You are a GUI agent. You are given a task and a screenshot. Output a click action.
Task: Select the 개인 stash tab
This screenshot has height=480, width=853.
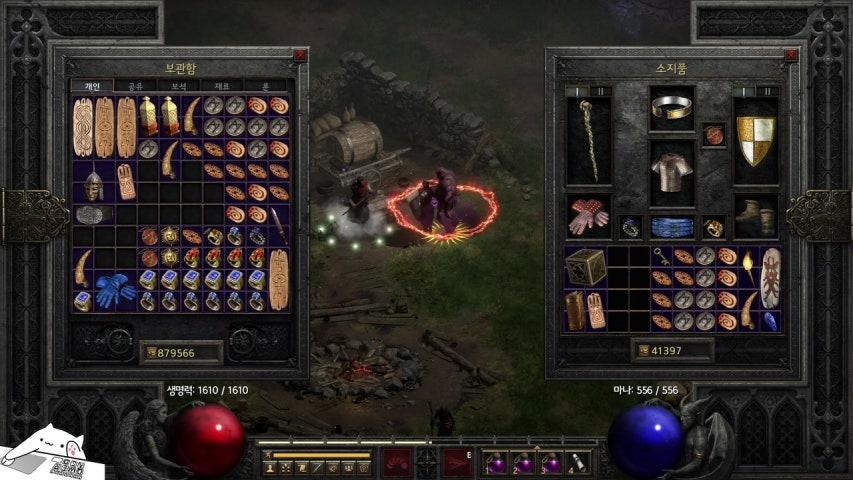pos(91,87)
